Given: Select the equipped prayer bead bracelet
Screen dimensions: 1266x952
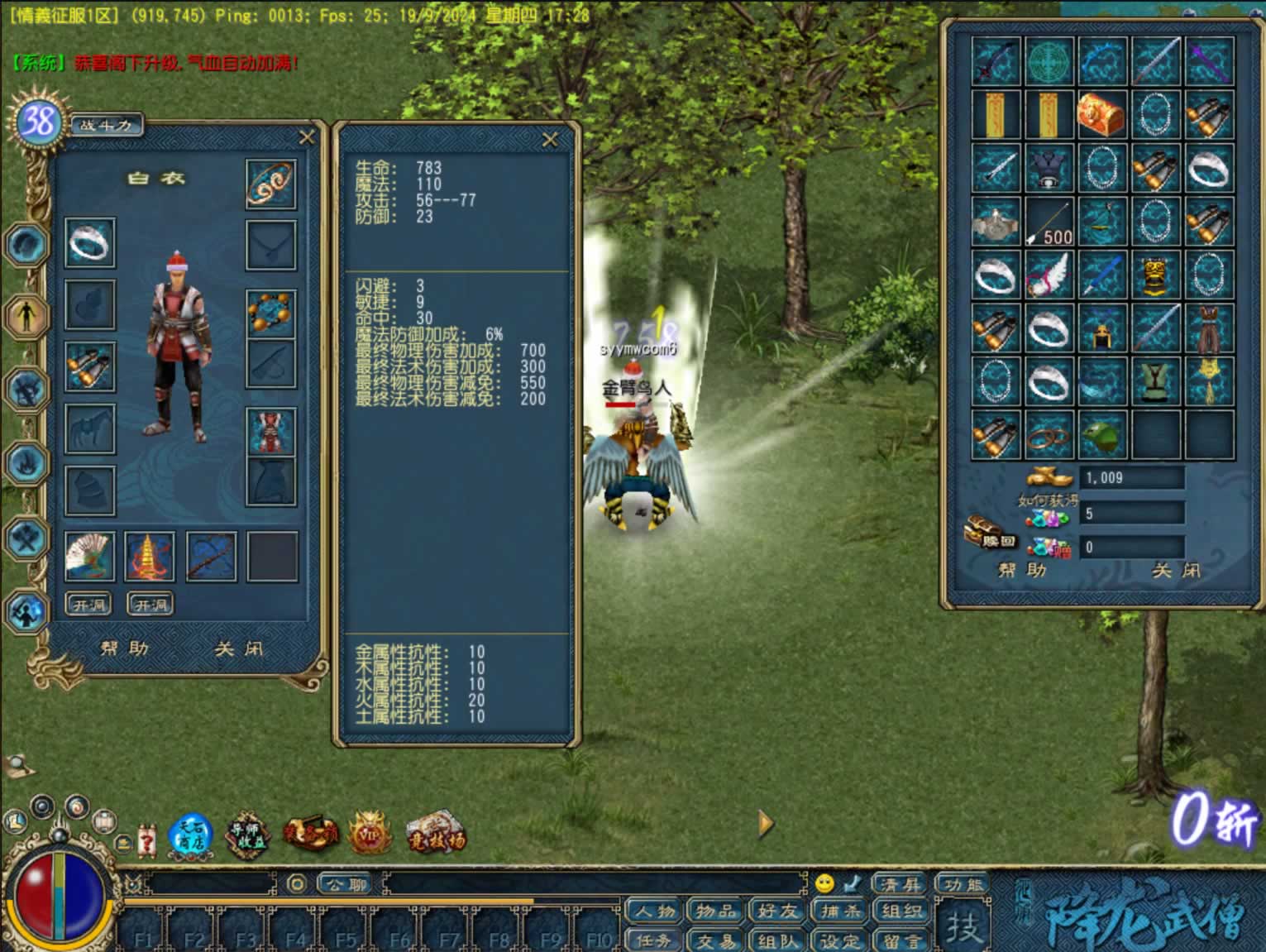Looking at the screenshot, I should coord(270,313).
